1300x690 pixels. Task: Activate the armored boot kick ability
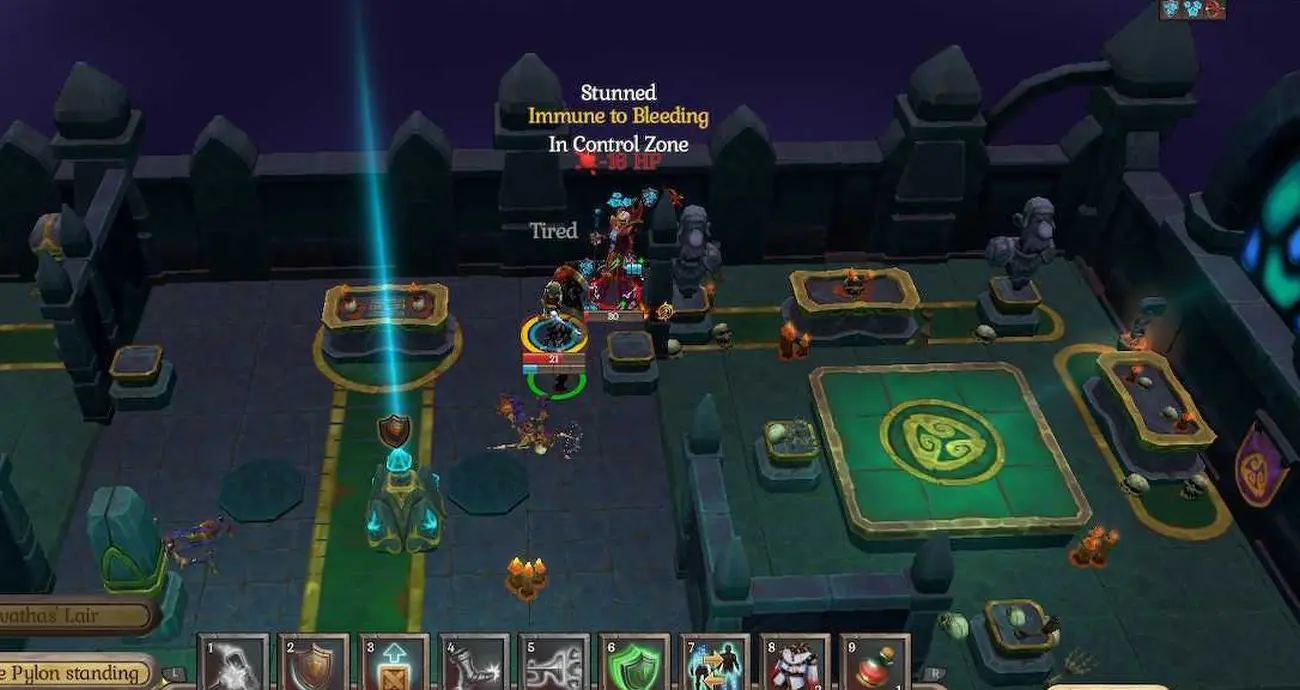[x=473, y=663]
